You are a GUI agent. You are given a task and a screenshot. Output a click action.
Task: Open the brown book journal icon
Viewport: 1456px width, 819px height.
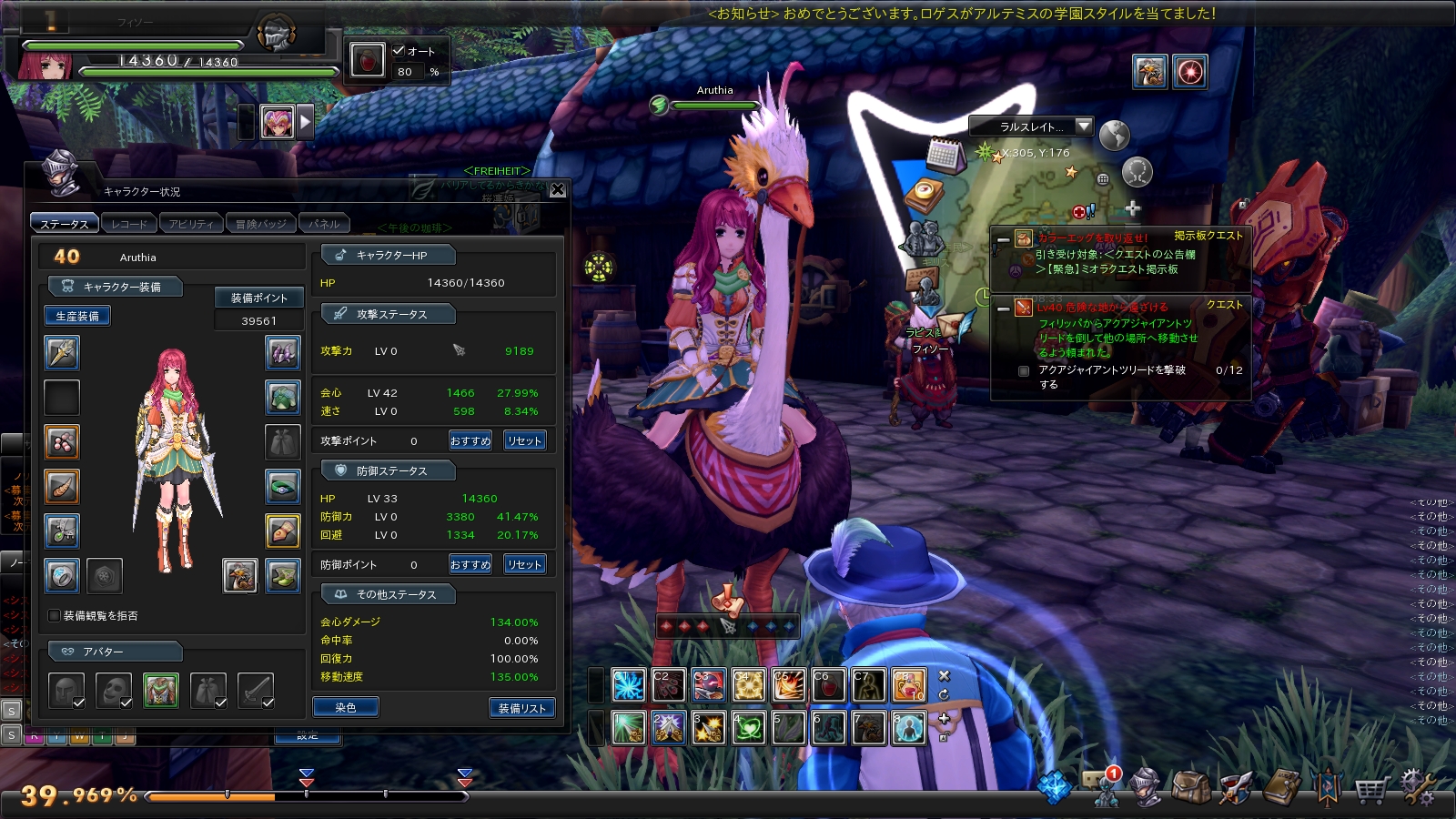point(1281,787)
